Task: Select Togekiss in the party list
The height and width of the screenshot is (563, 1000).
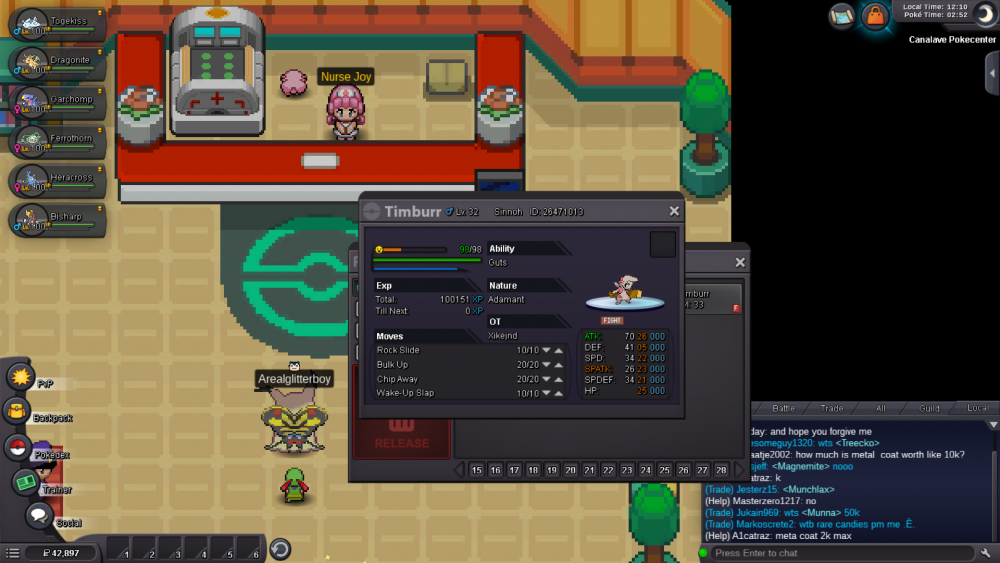Action: coord(57,25)
